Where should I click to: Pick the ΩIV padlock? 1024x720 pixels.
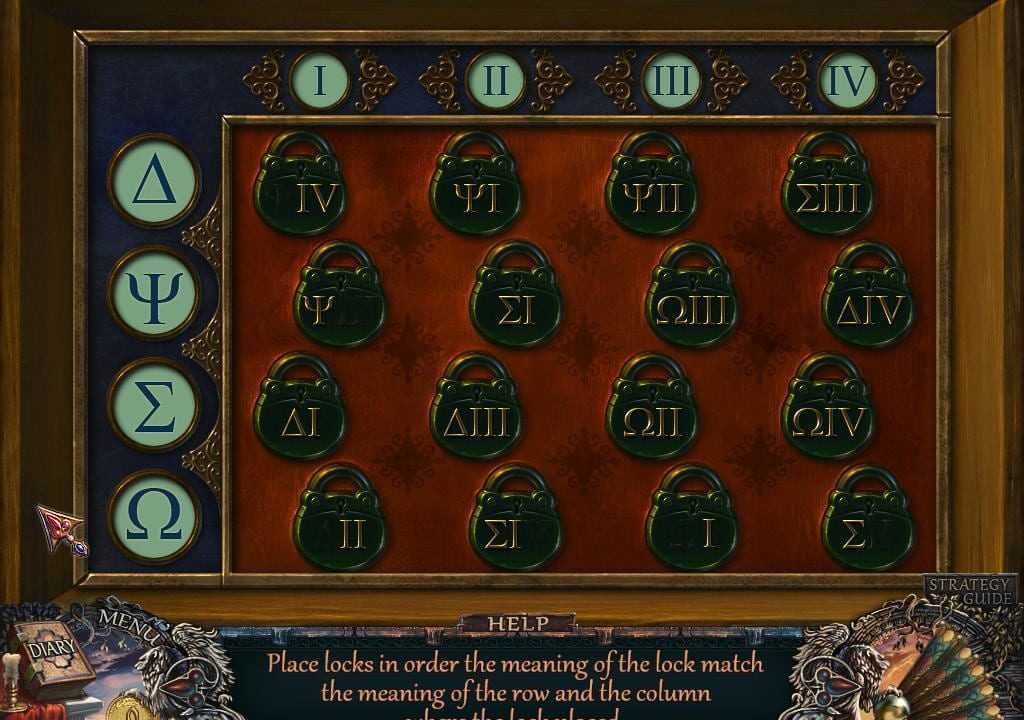[x=828, y=422]
